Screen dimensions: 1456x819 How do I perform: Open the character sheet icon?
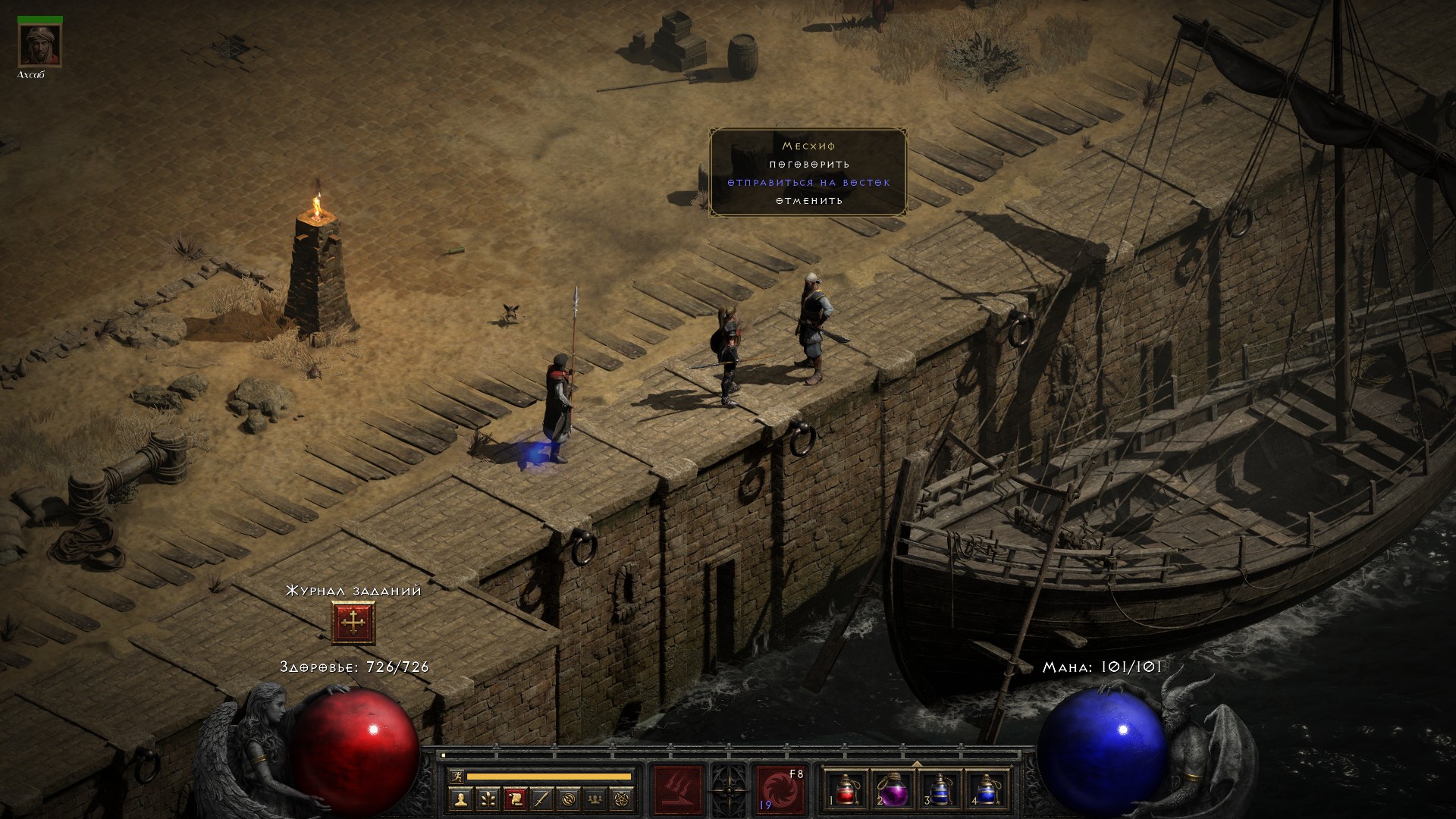pos(460,798)
